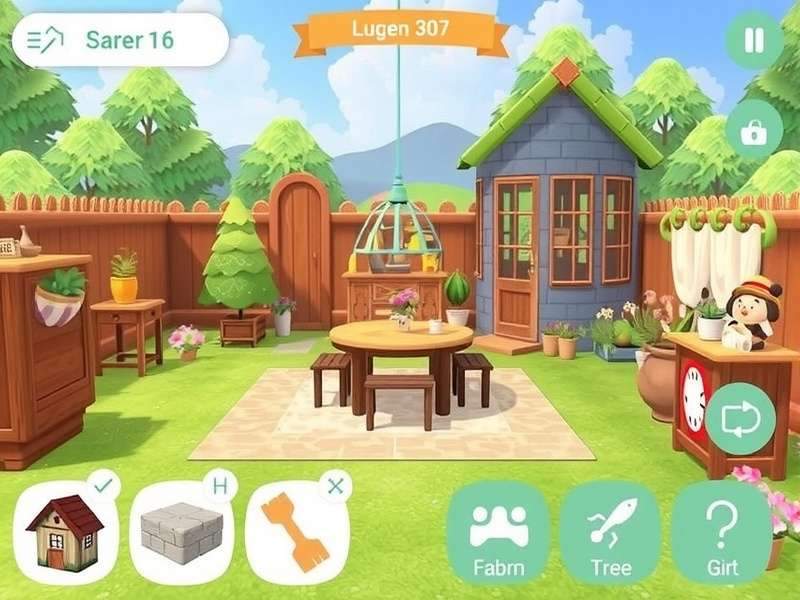This screenshot has width=800, height=600.
Task: Open the Sarer 16 panel
Action: [x=120, y=40]
